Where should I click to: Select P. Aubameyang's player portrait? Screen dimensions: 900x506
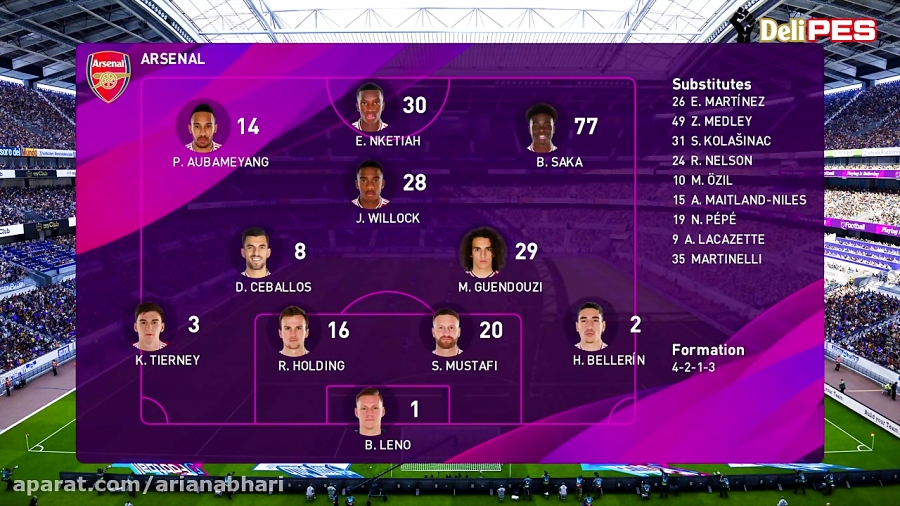[203, 126]
